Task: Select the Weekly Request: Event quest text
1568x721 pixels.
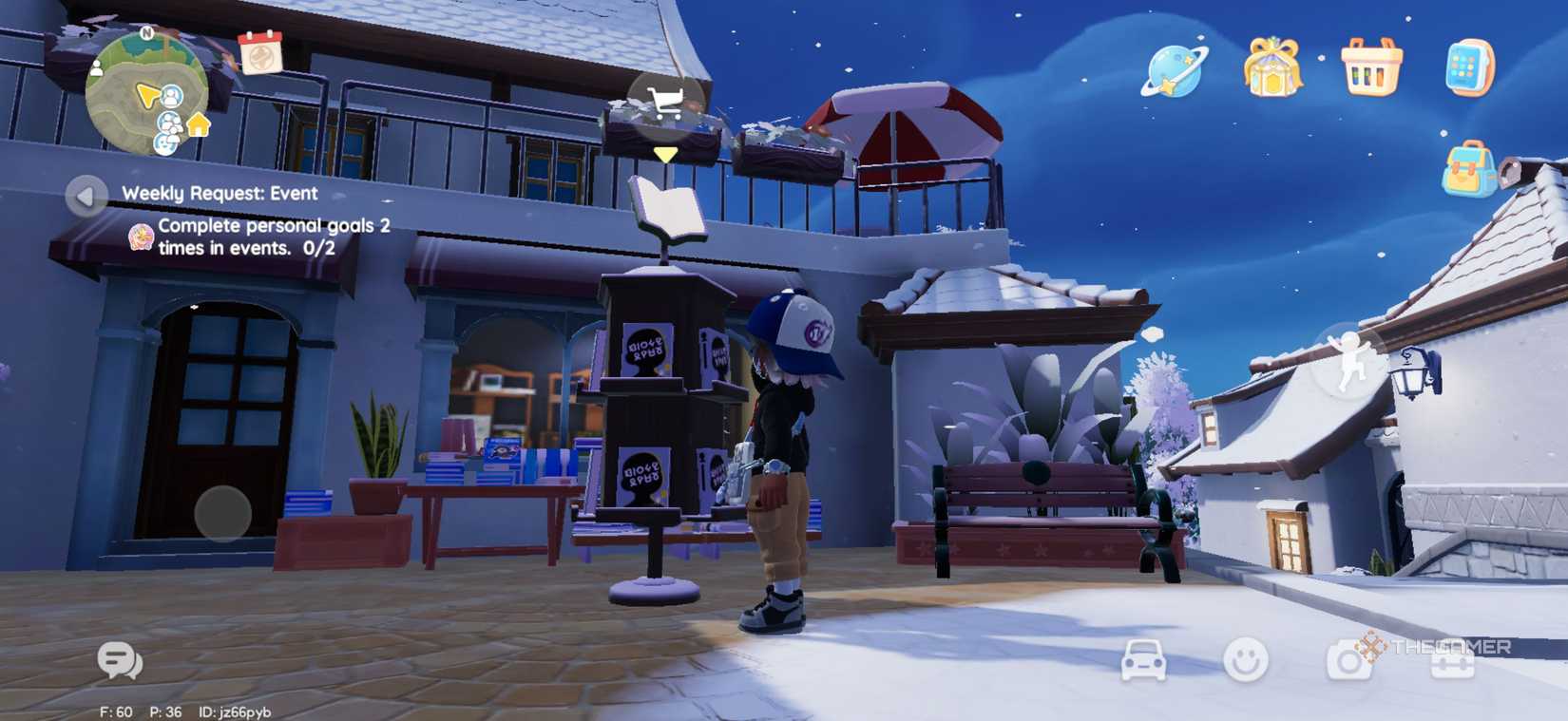Action: click(x=220, y=193)
